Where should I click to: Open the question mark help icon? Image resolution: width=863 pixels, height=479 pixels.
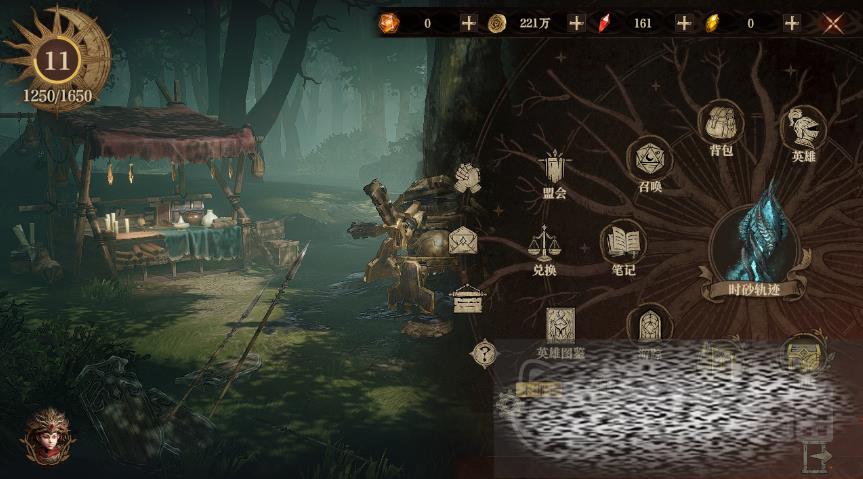click(484, 352)
